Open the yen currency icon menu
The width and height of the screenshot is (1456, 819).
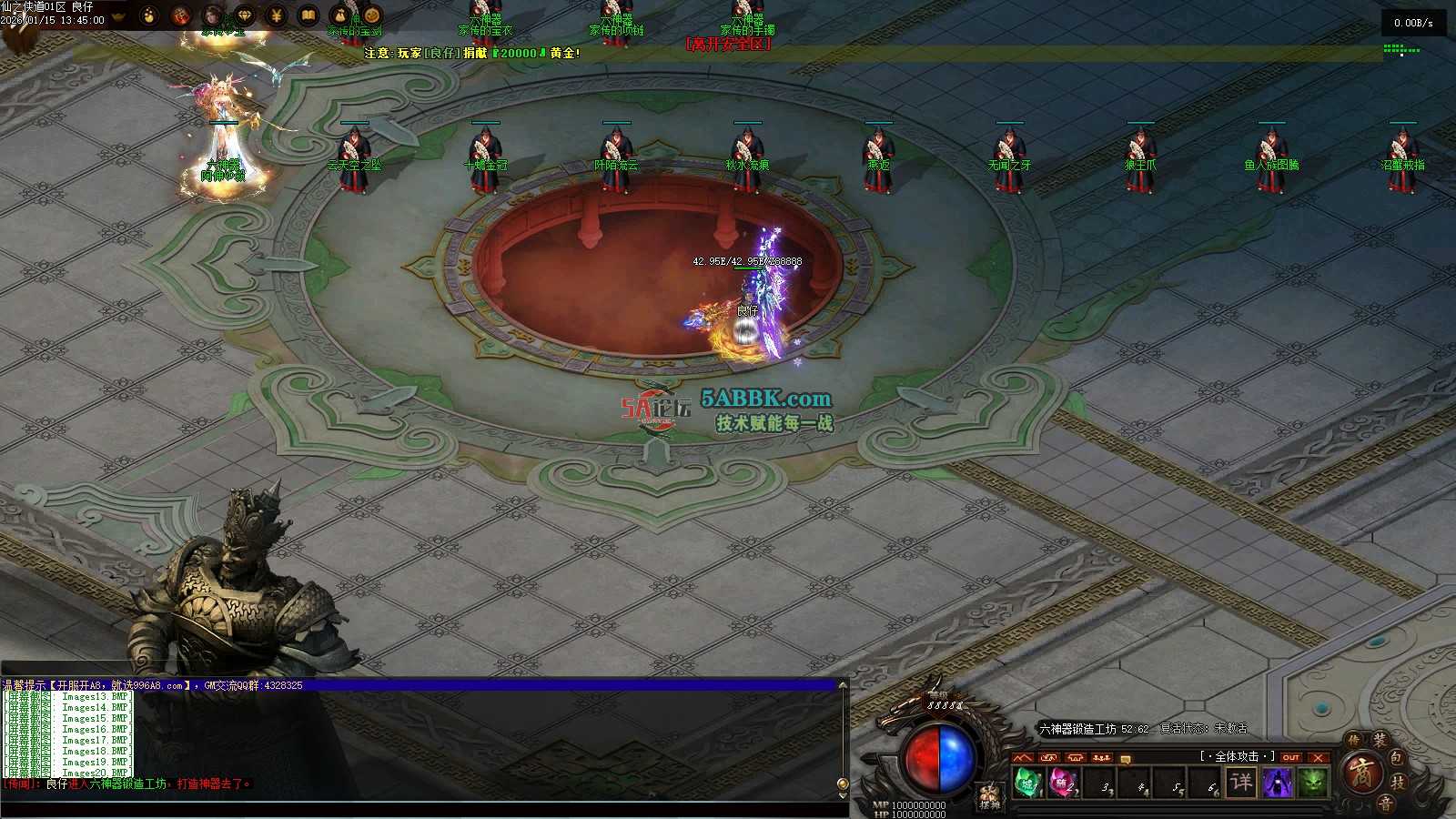tap(277, 15)
